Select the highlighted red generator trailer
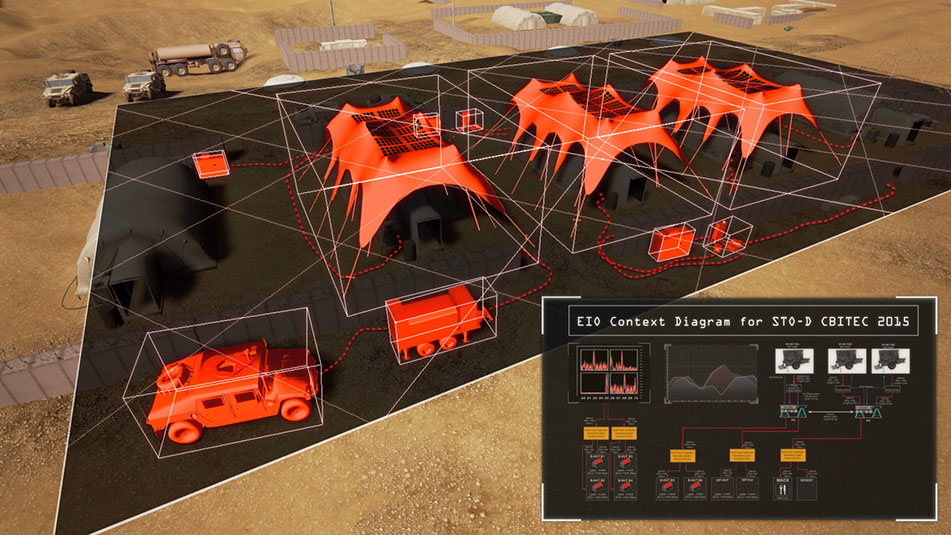The image size is (951, 535). coord(437,322)
